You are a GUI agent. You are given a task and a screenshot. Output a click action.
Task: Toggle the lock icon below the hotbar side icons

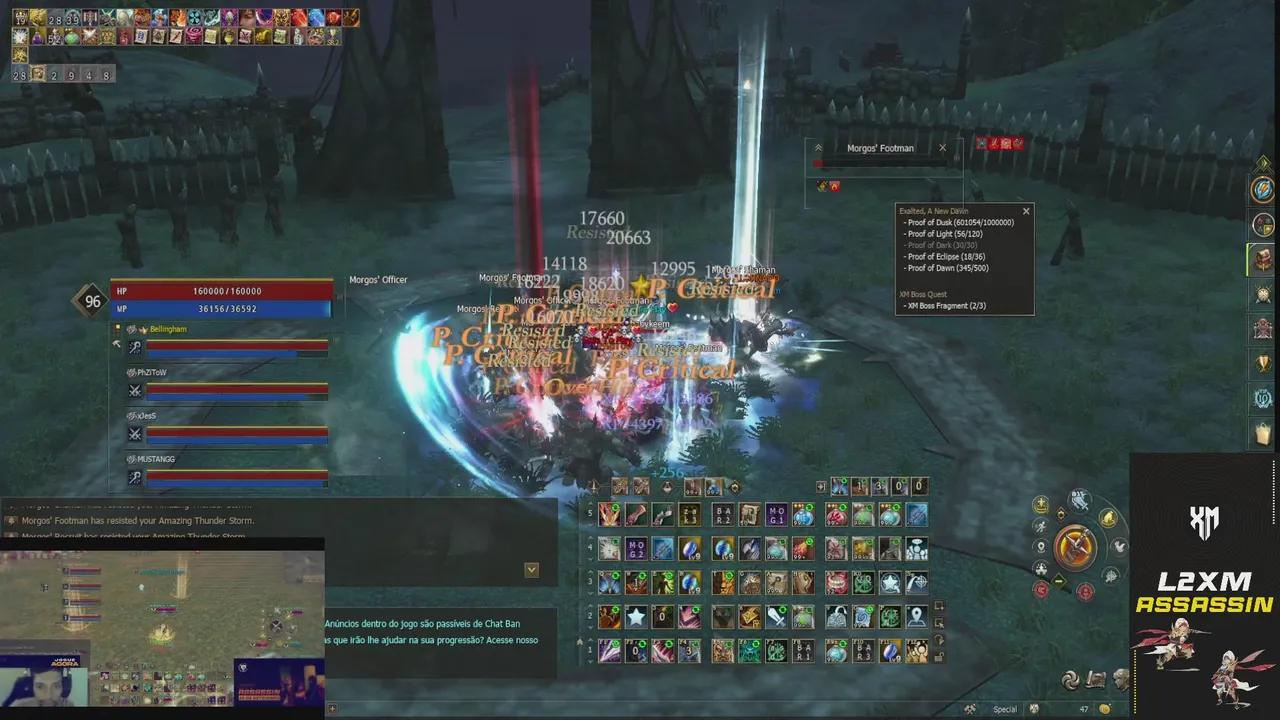(936, 658)
